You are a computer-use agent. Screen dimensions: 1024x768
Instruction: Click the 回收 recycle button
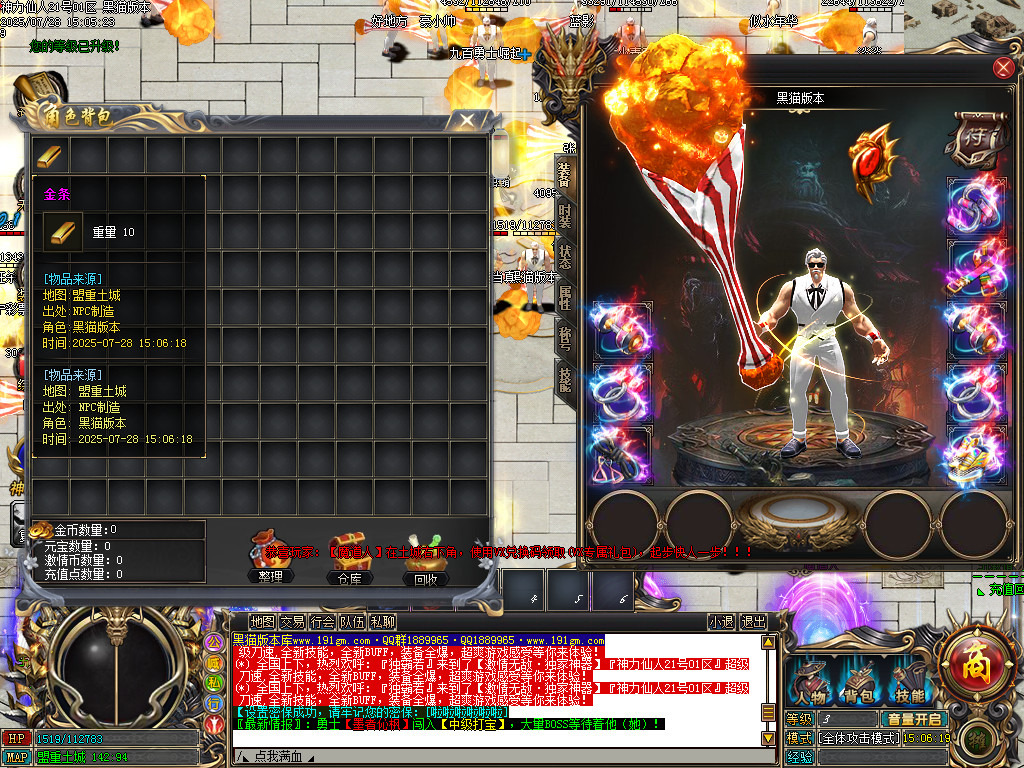(426, 562)
